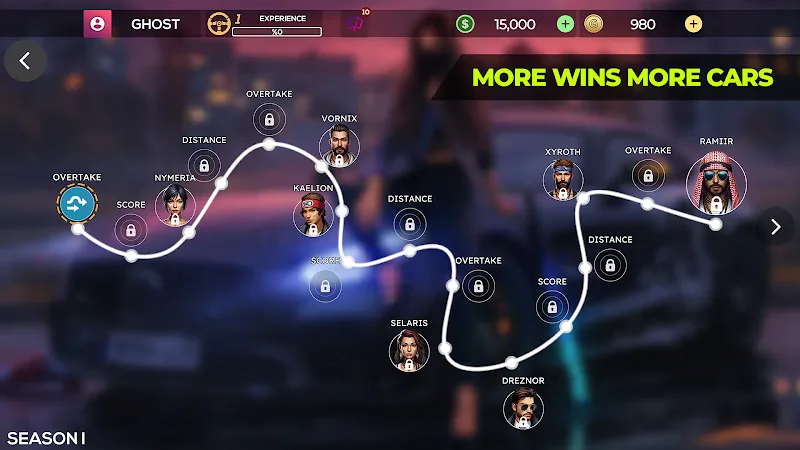The image size is (800, 450).
Task: Show next season with right arrow
Action: click(x=775, y=227)
